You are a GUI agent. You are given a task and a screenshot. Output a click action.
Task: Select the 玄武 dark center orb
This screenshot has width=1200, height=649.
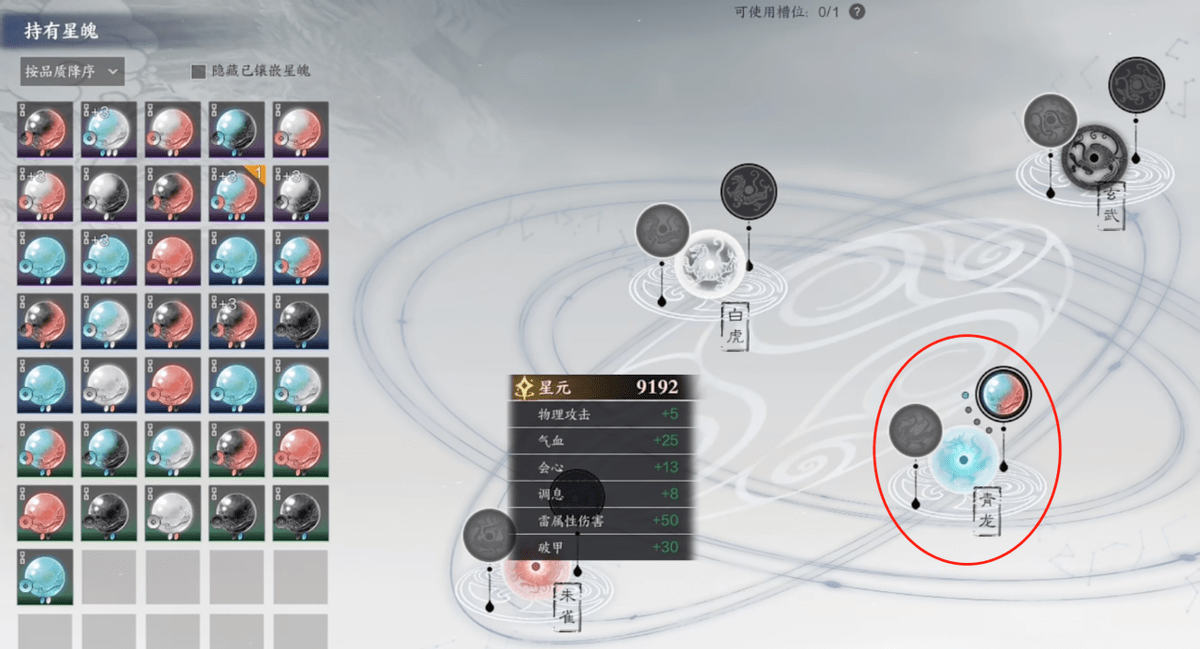(1095, 157)
